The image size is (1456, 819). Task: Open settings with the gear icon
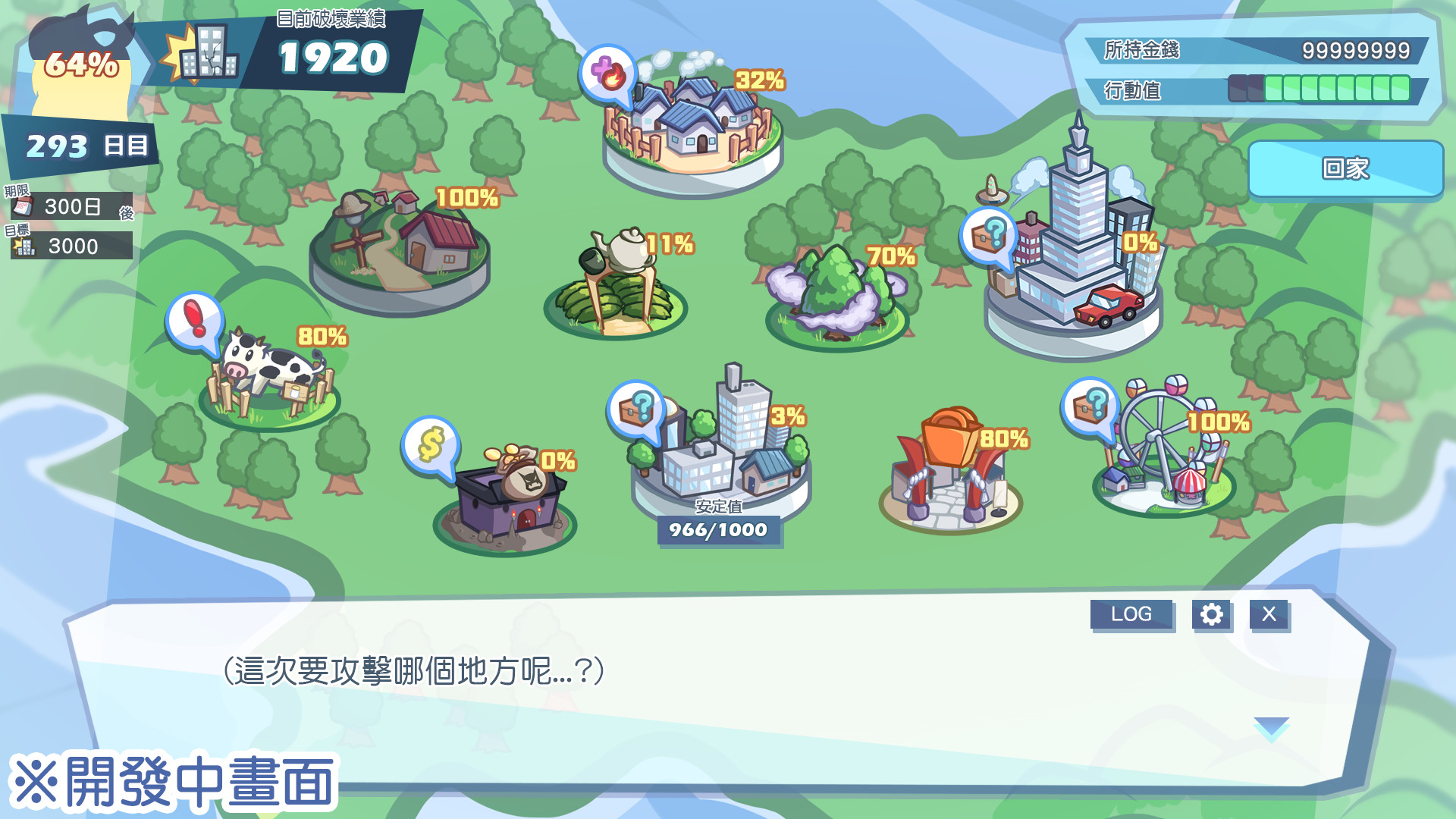(x=1211, y=614)
